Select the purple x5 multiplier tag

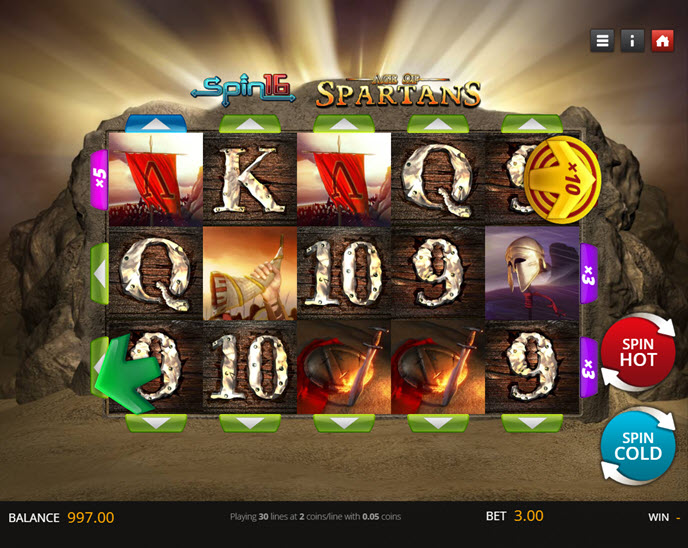(x=99, y=179)
